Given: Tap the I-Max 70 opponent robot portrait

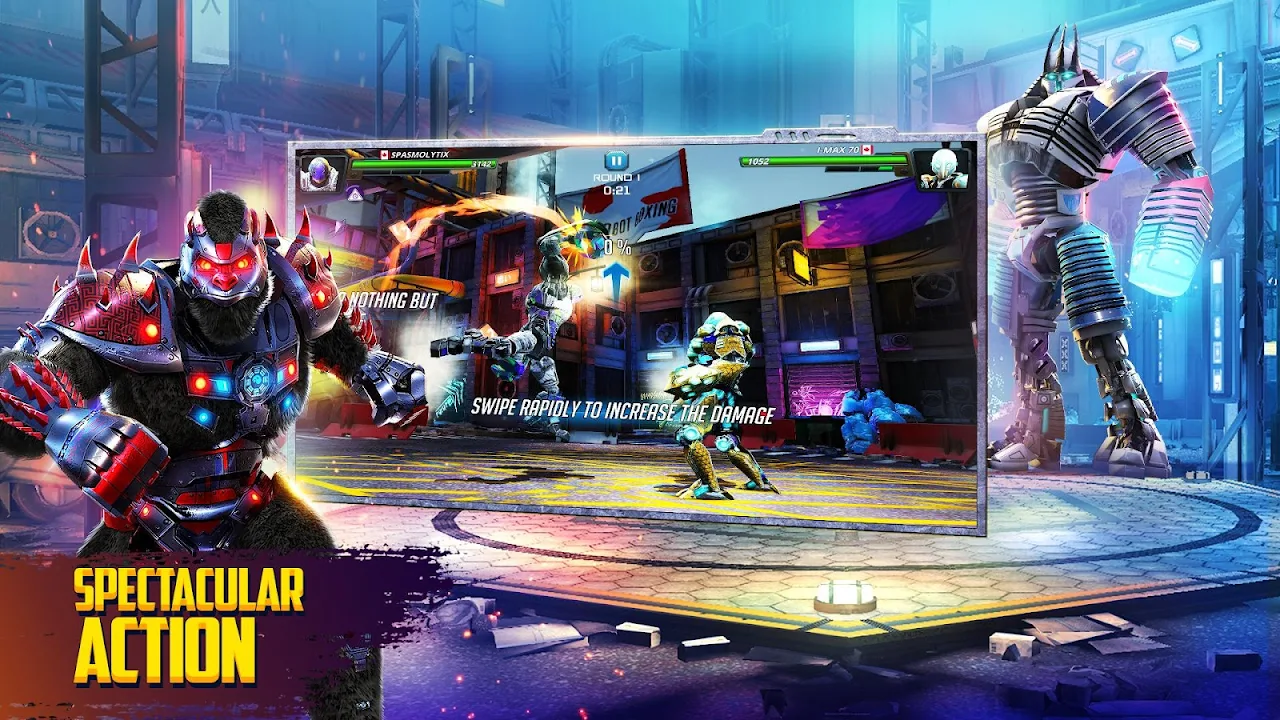Looking at the screenshot, I should coord(942,167).
